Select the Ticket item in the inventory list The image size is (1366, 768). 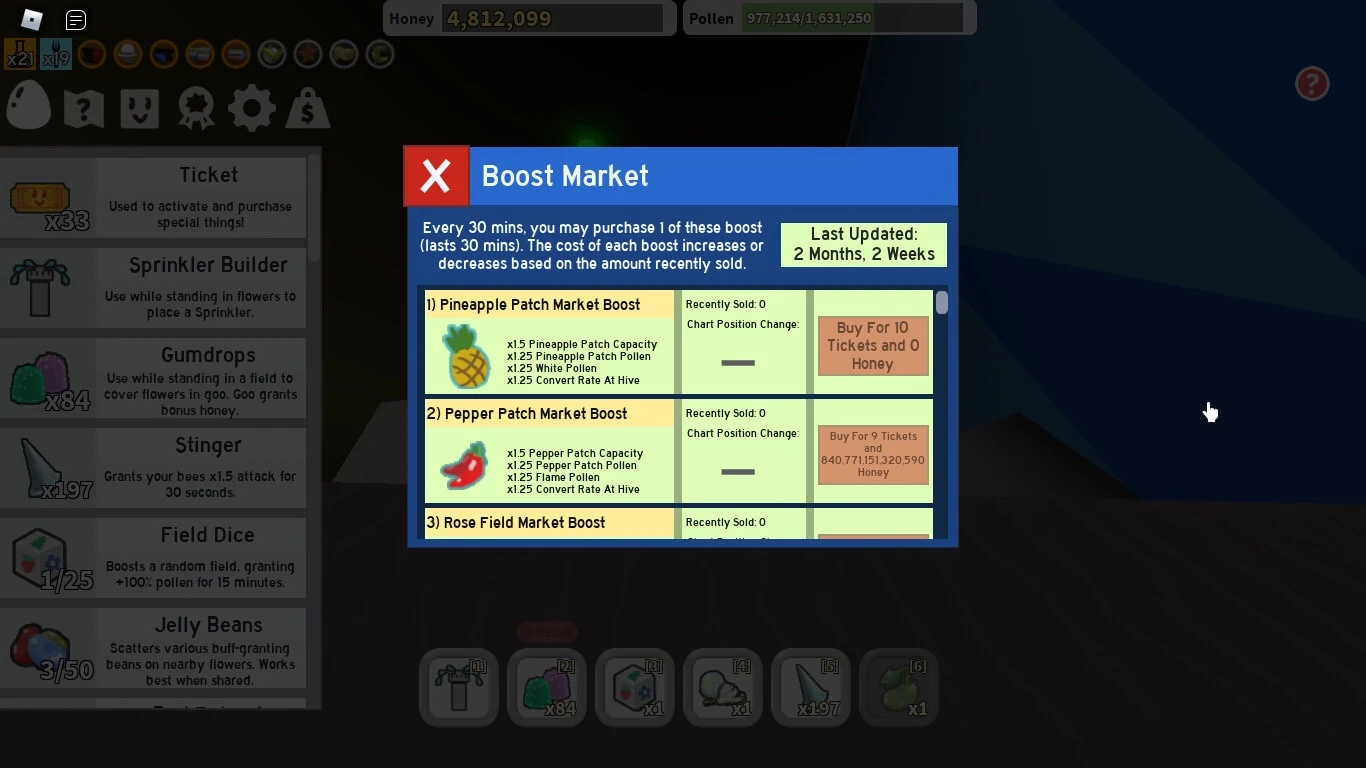[155, 195]
